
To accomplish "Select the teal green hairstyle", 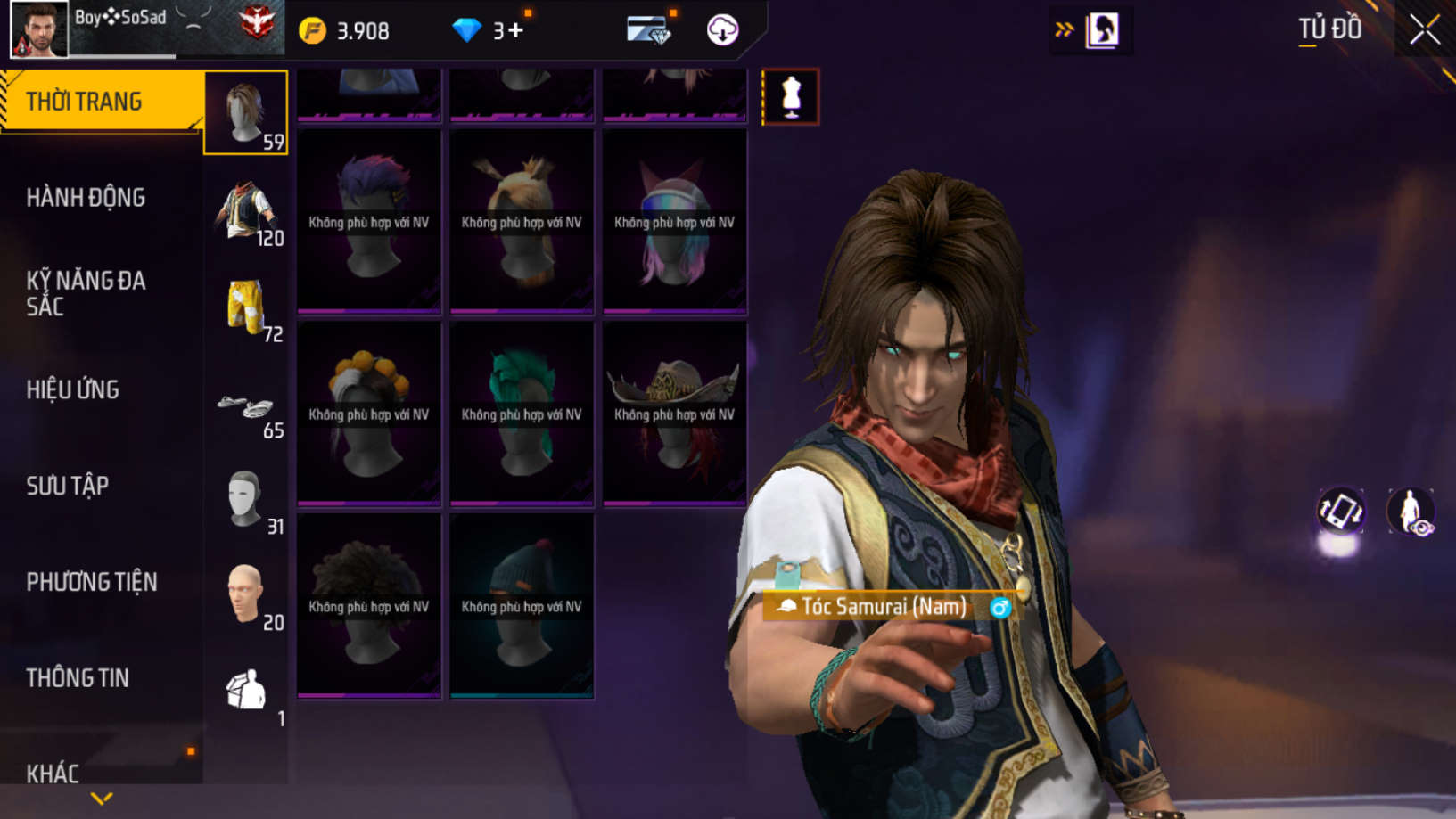I will coord(522,414).
